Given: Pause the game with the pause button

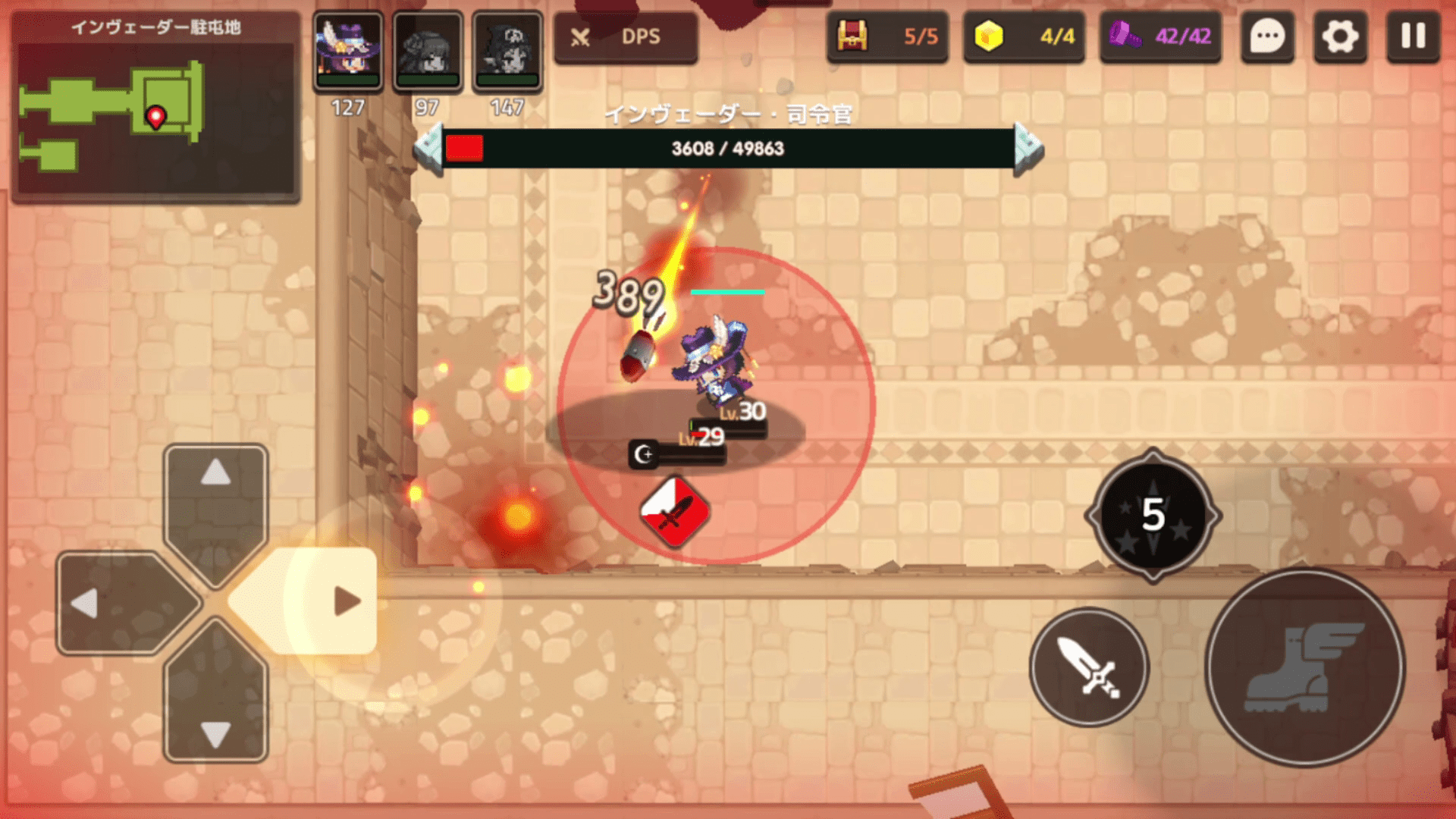Looking at the screenshot, I should pos(1413,36).
